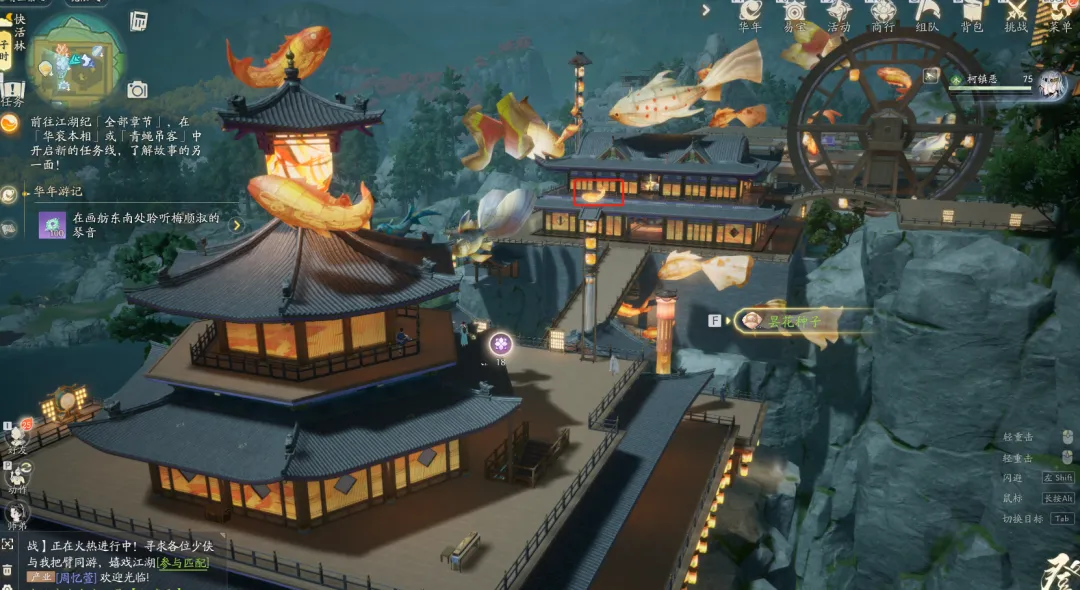The width and height of the screenshot is (1080, 590).
Task: Collapse the top menu bar arrow
Action: [706, 10]
